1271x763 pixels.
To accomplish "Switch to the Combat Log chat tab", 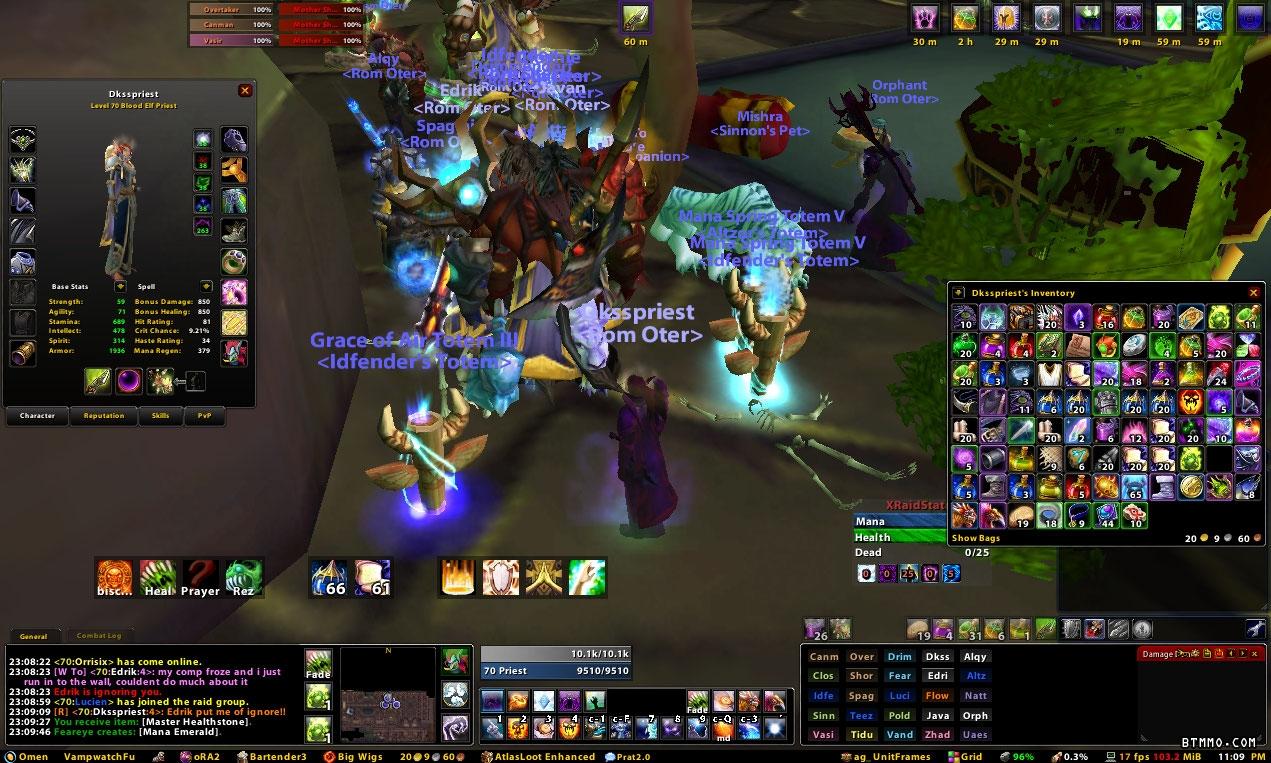I will click(x=99, y=636).
